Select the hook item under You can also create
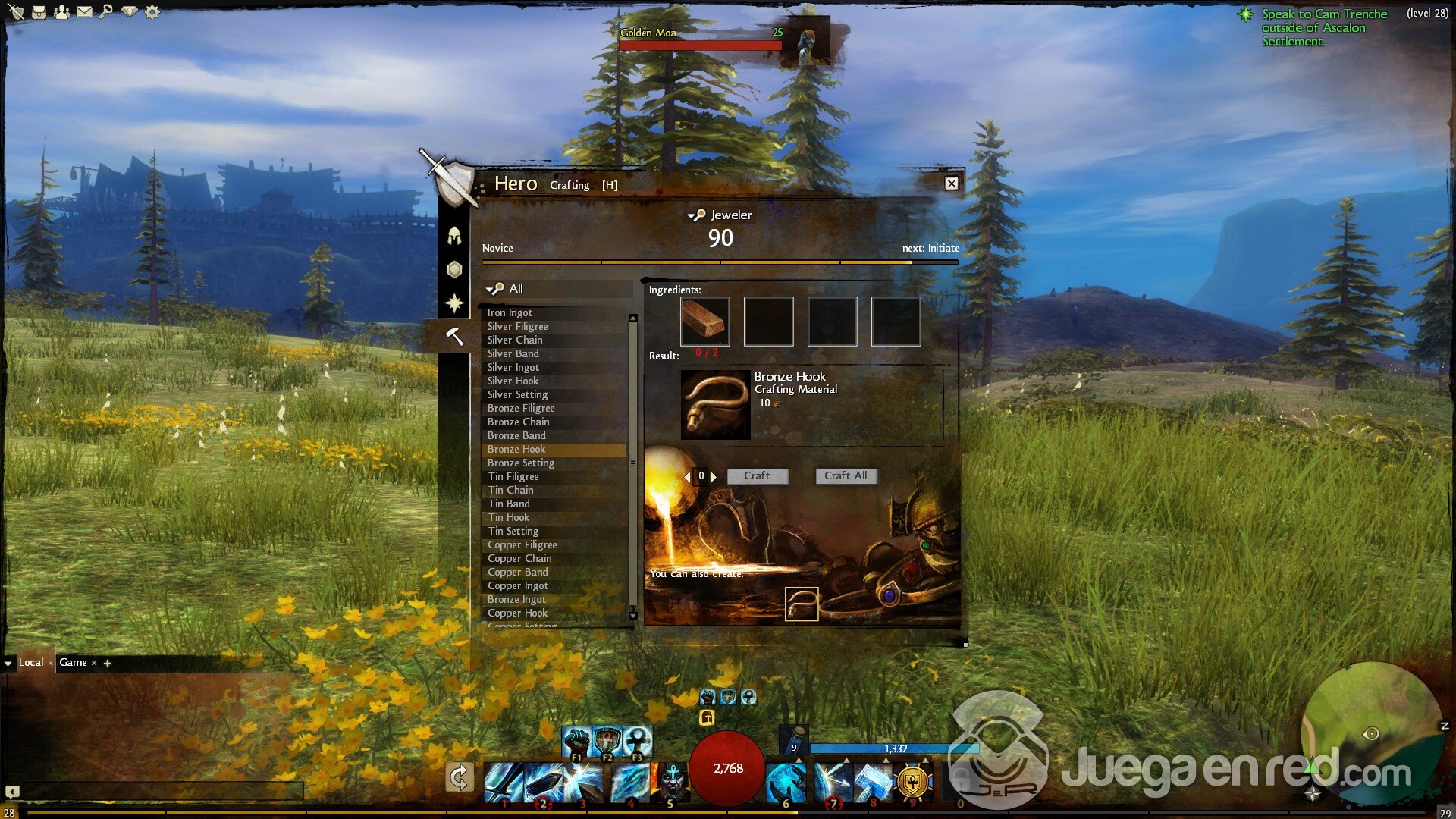This screenshot has width=1456, height=819. (802, 604)
